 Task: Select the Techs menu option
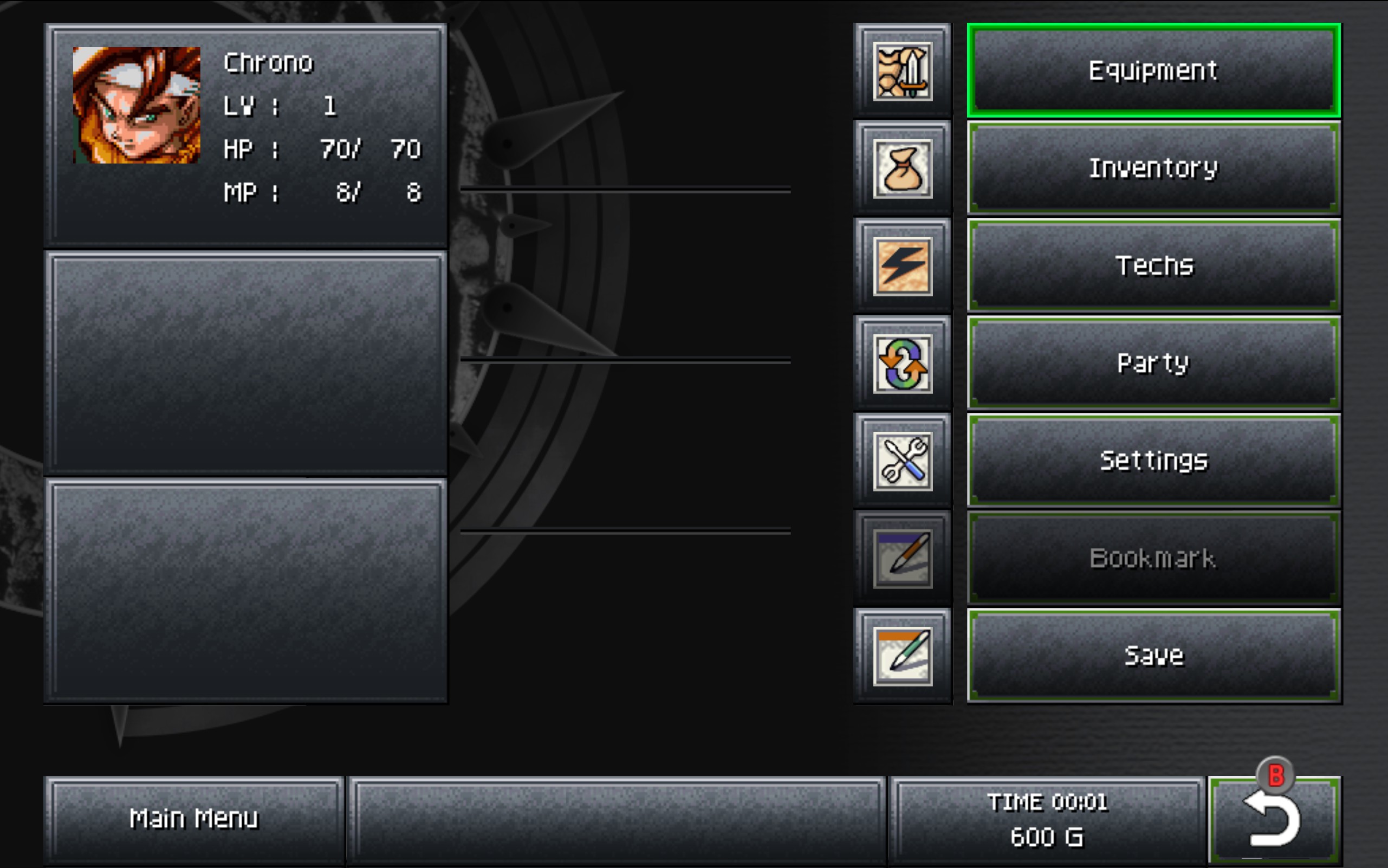(1153, 264)
